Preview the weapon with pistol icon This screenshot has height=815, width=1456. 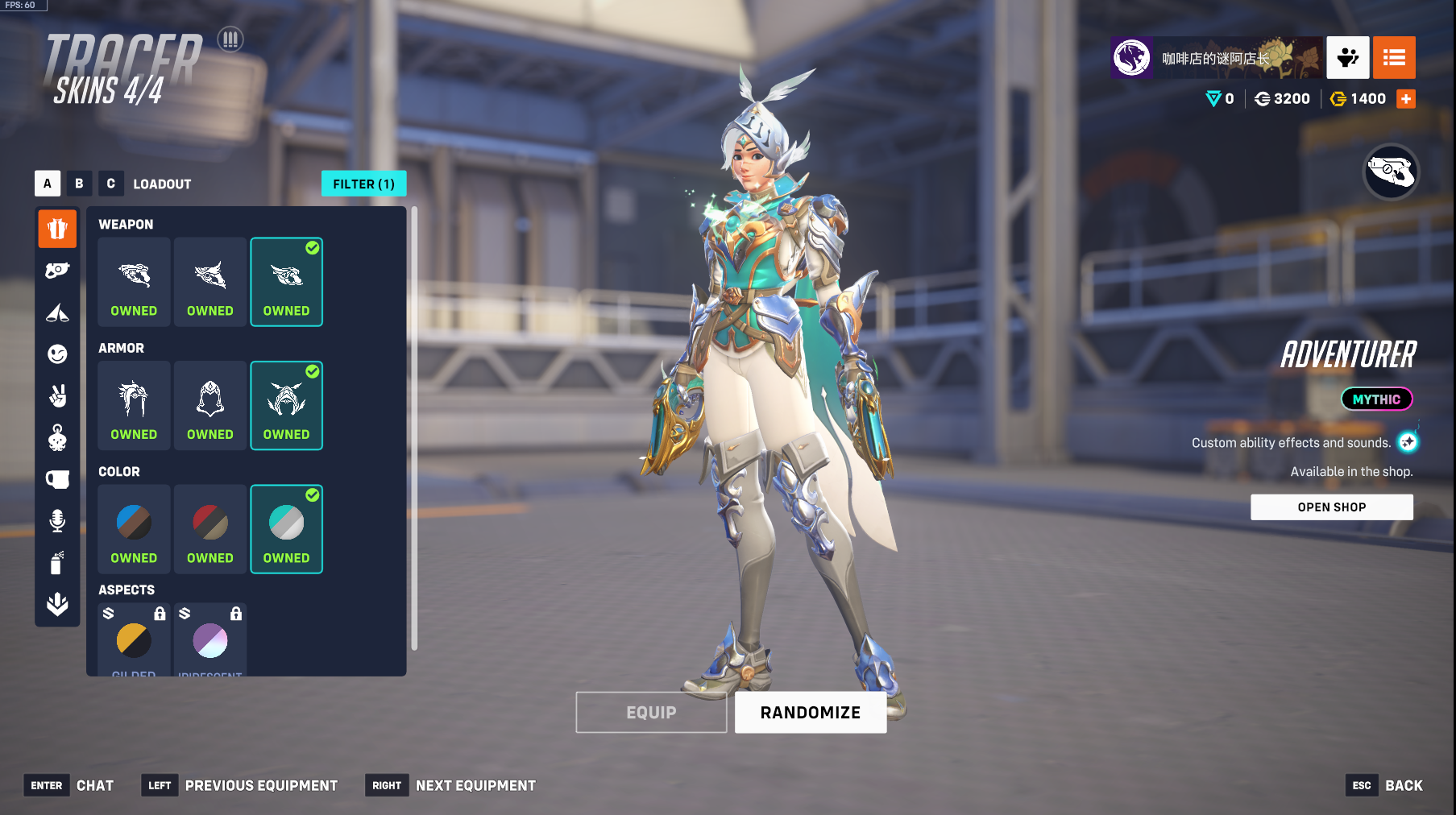click(1390, 172)
